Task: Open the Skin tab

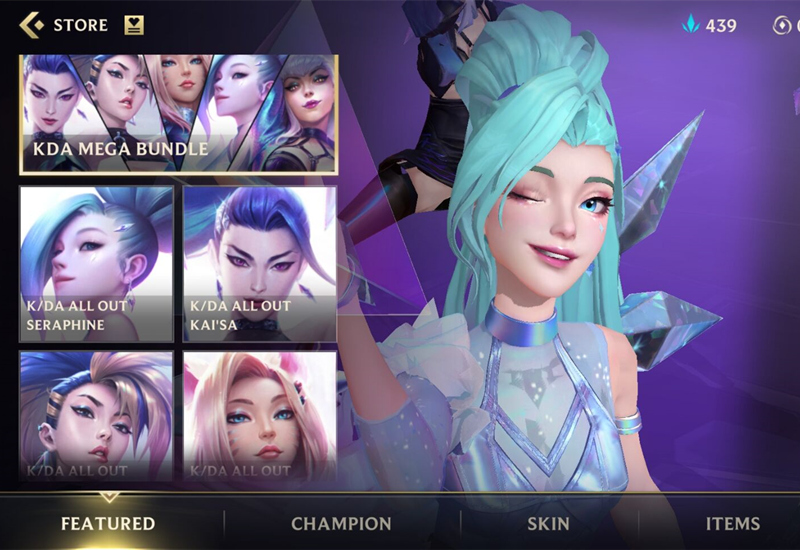Action: [548, 523]
